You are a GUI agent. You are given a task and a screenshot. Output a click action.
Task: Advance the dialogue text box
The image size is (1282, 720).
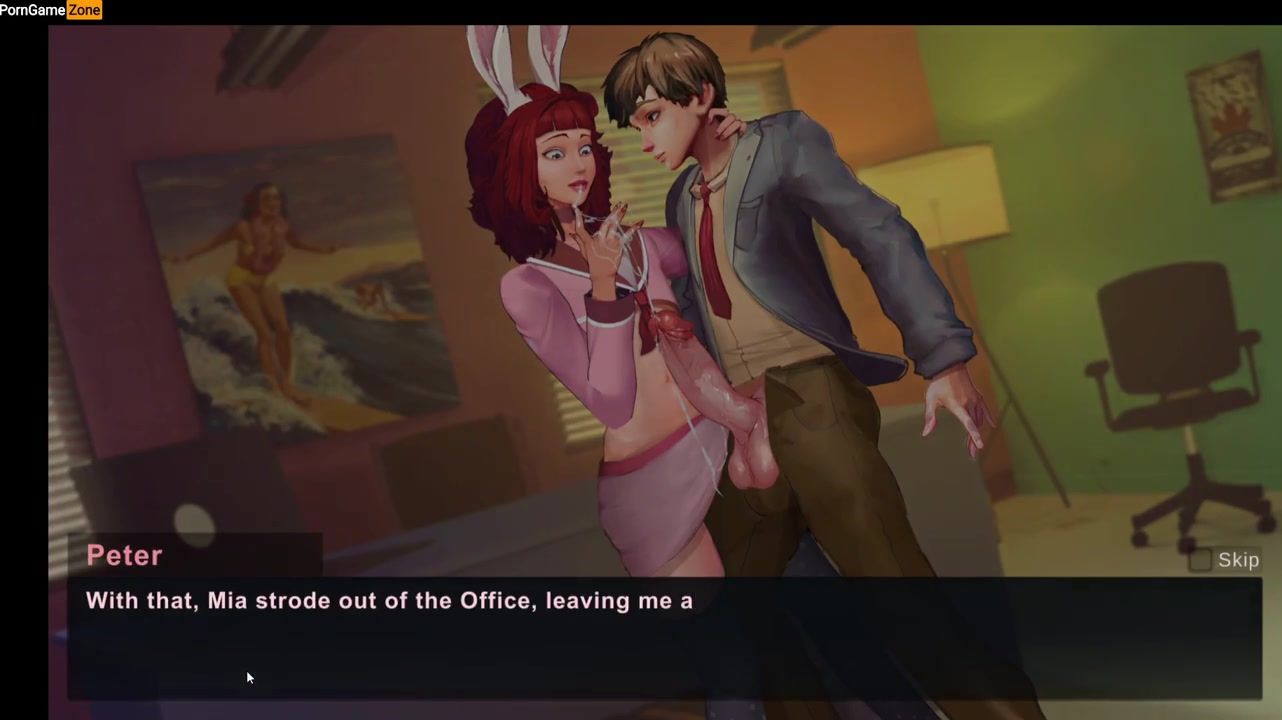point(664,638)
